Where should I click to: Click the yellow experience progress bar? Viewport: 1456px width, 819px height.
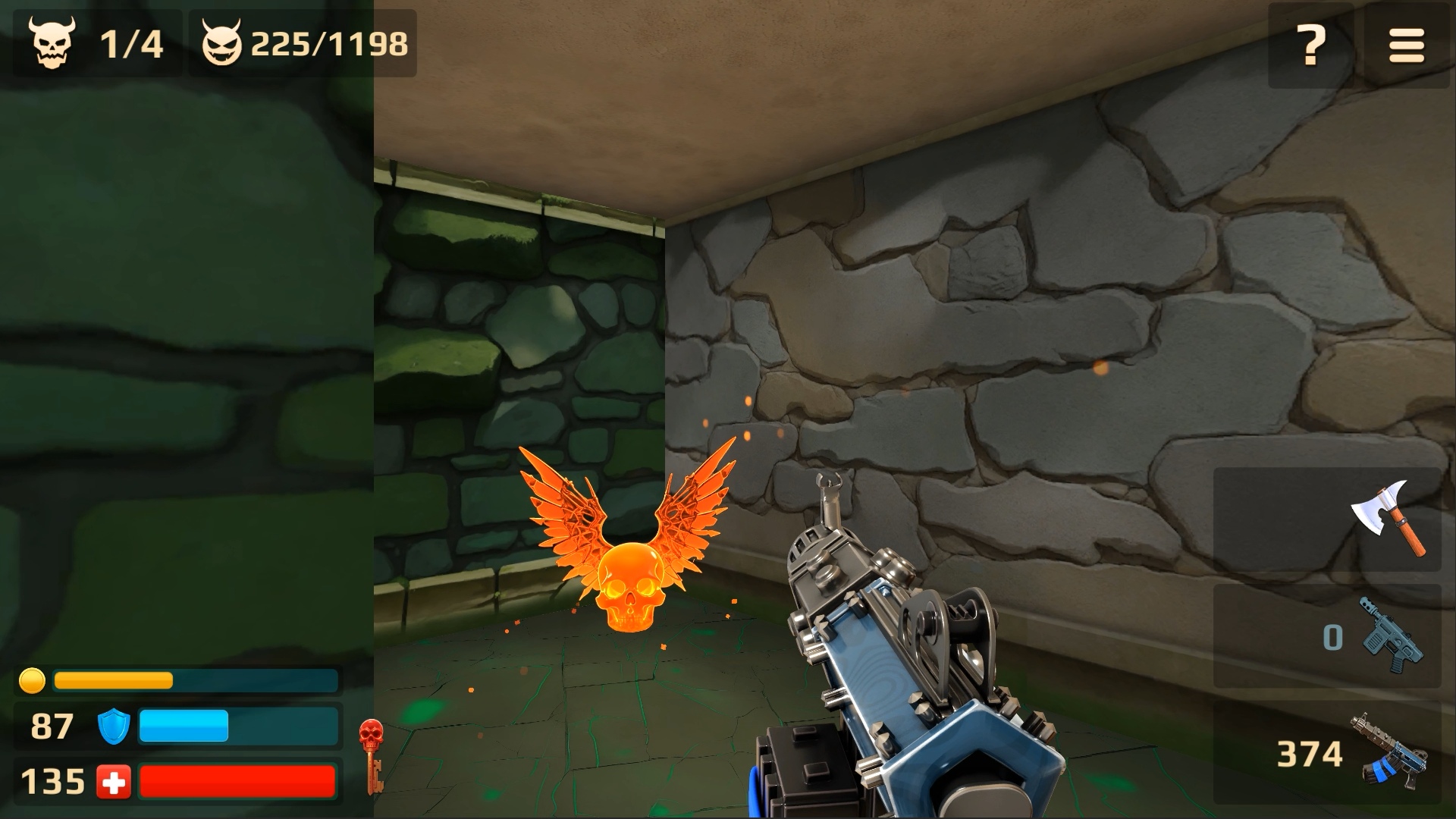point(190,681)
